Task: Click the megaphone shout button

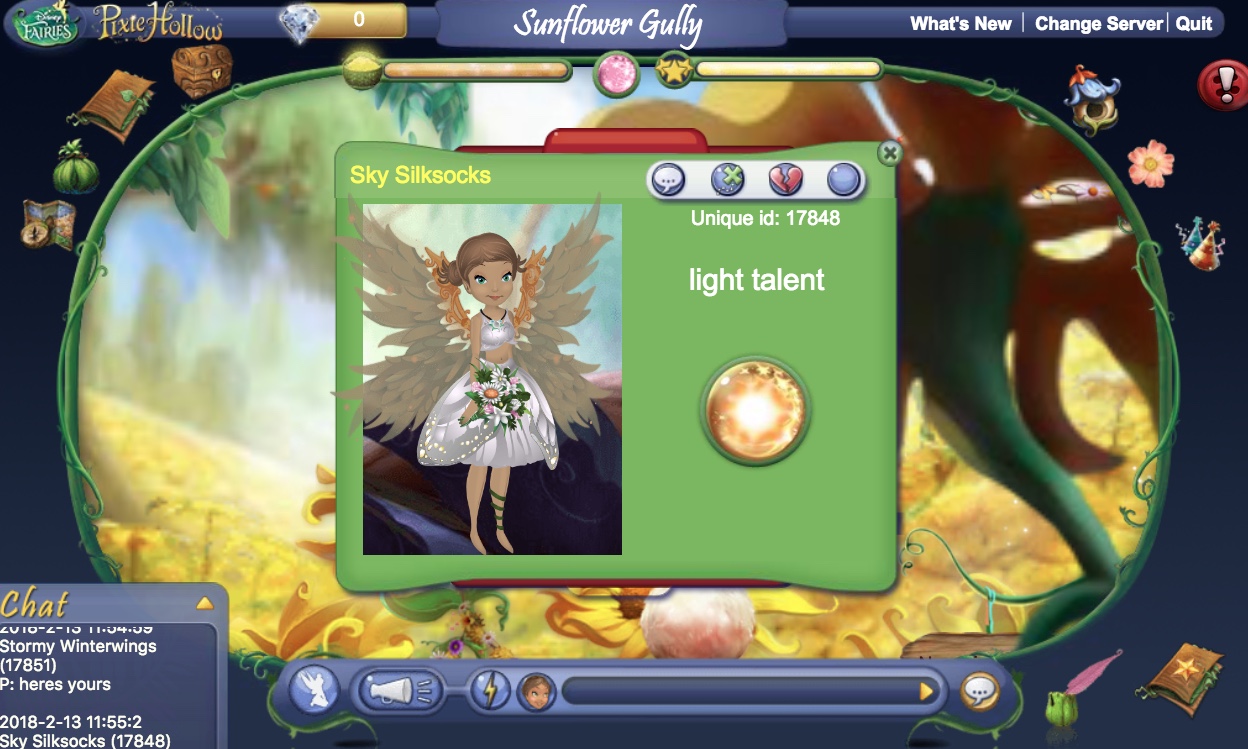Action: click(400, 690)
